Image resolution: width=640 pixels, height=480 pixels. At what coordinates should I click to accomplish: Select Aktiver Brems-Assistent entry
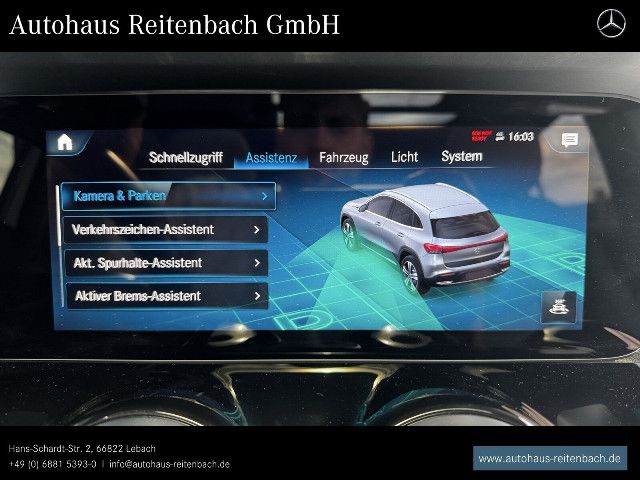(166, 296)
